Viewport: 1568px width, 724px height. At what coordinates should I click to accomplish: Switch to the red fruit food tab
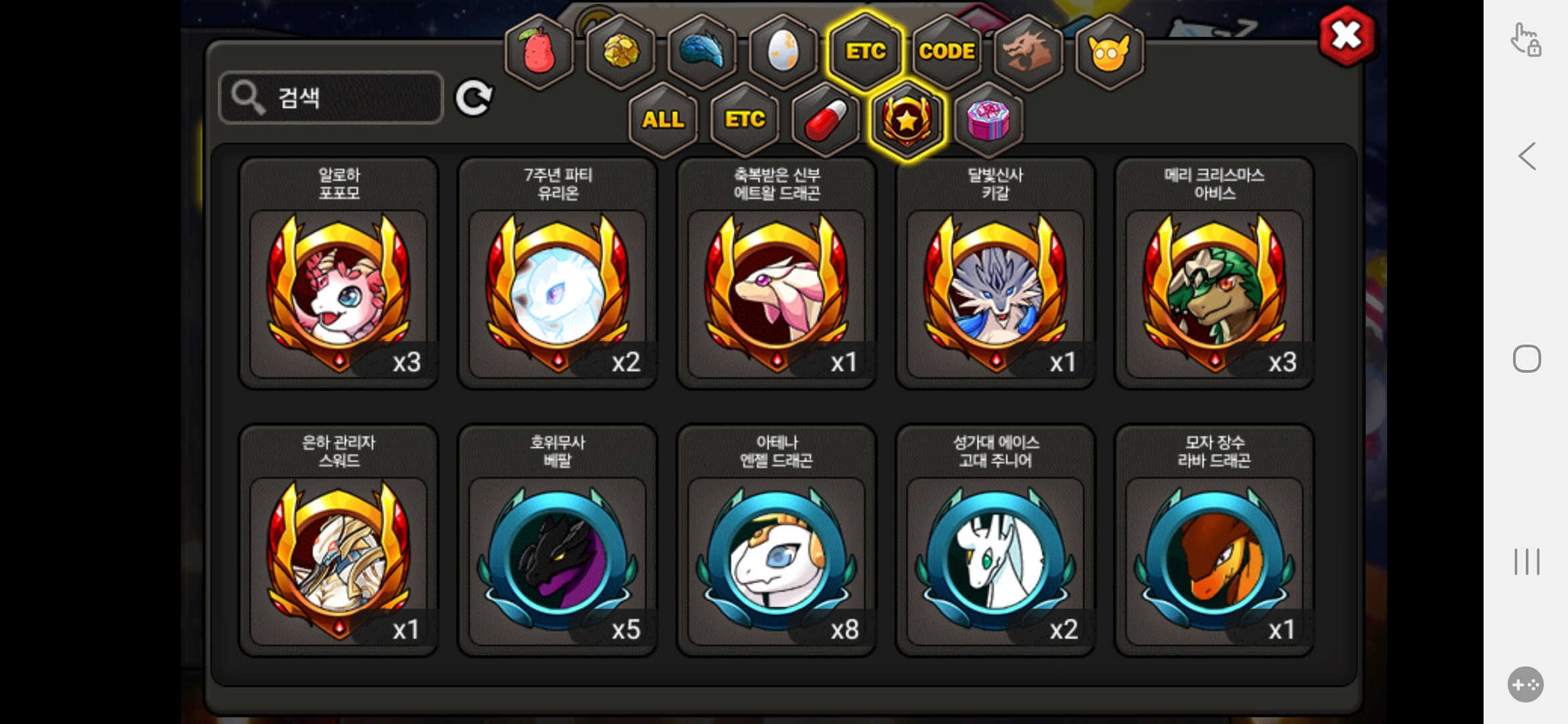(x=539, y=52)
